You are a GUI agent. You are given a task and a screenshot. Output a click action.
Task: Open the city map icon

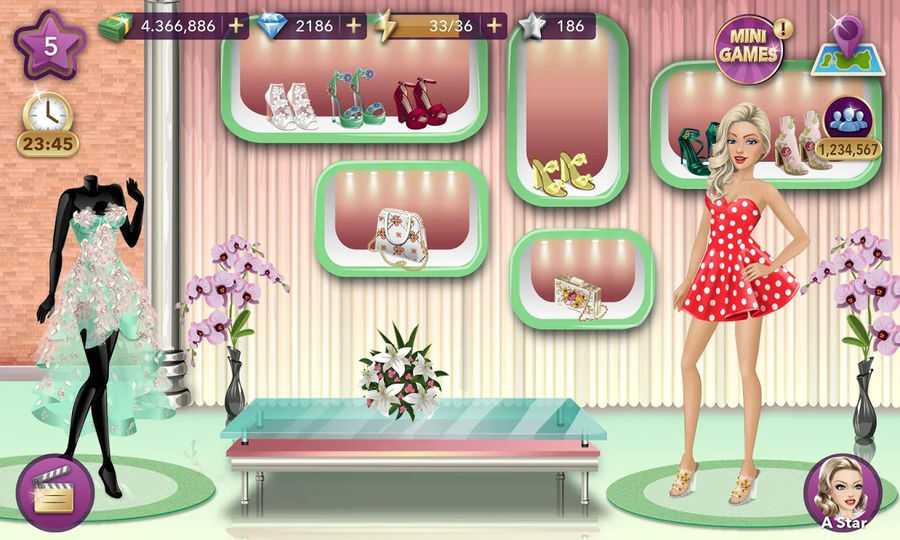[843, 46]
